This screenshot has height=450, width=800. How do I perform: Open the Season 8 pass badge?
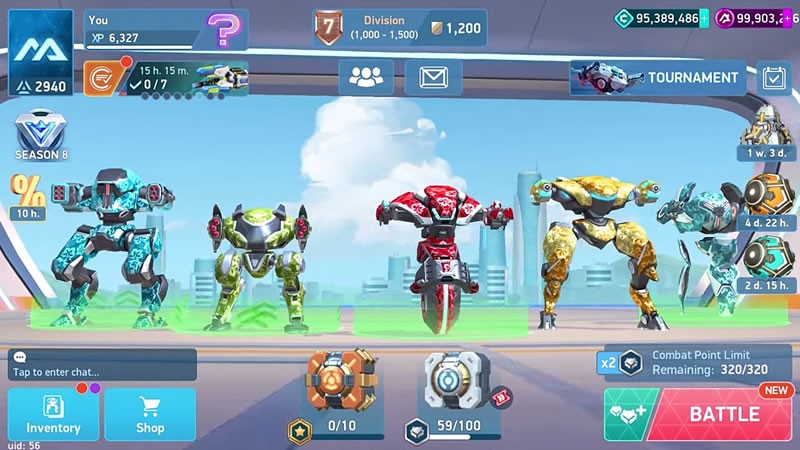point(40,136)
